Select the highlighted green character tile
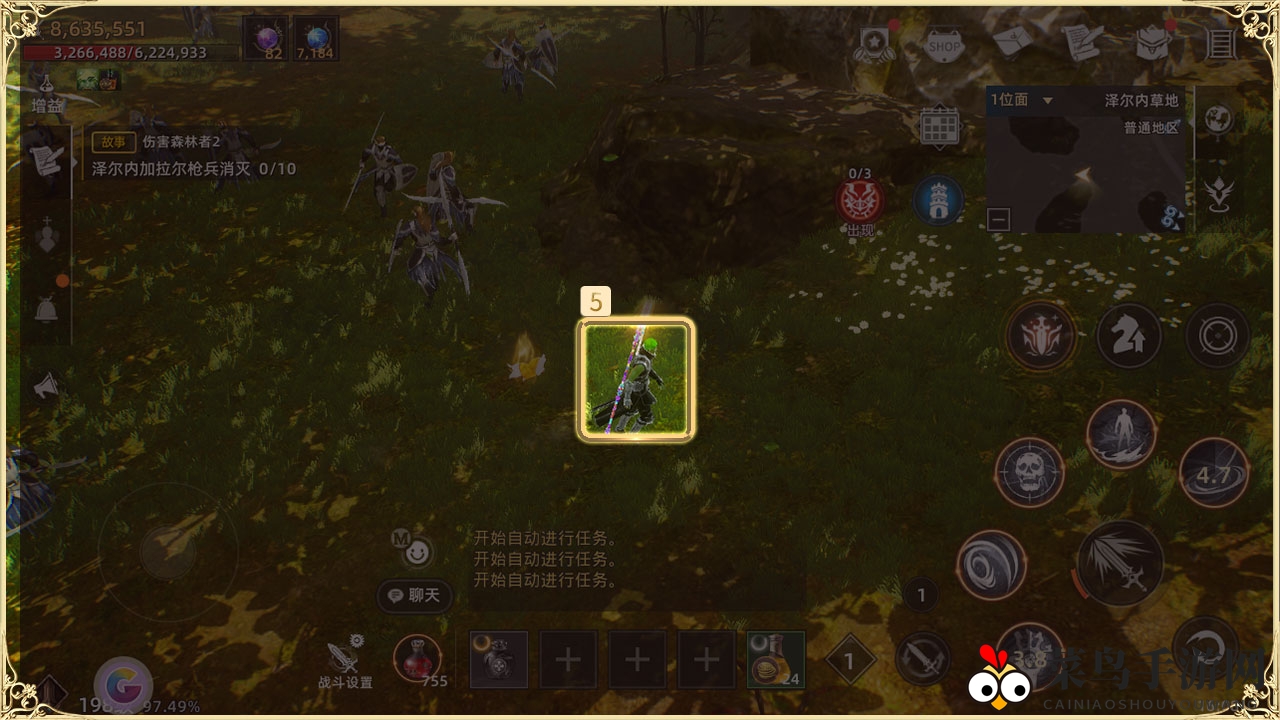Image resolution: width=1280 pixels, height=720 pixels. 636,379
